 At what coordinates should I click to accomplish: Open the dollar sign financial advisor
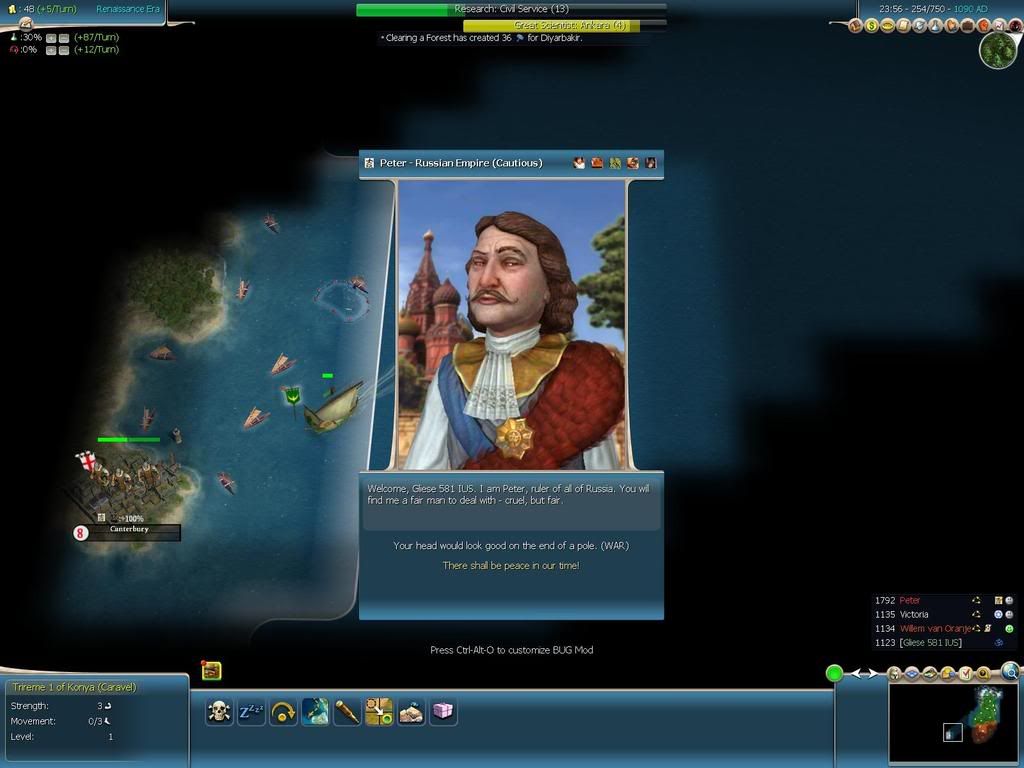click(x=871, y=25)
